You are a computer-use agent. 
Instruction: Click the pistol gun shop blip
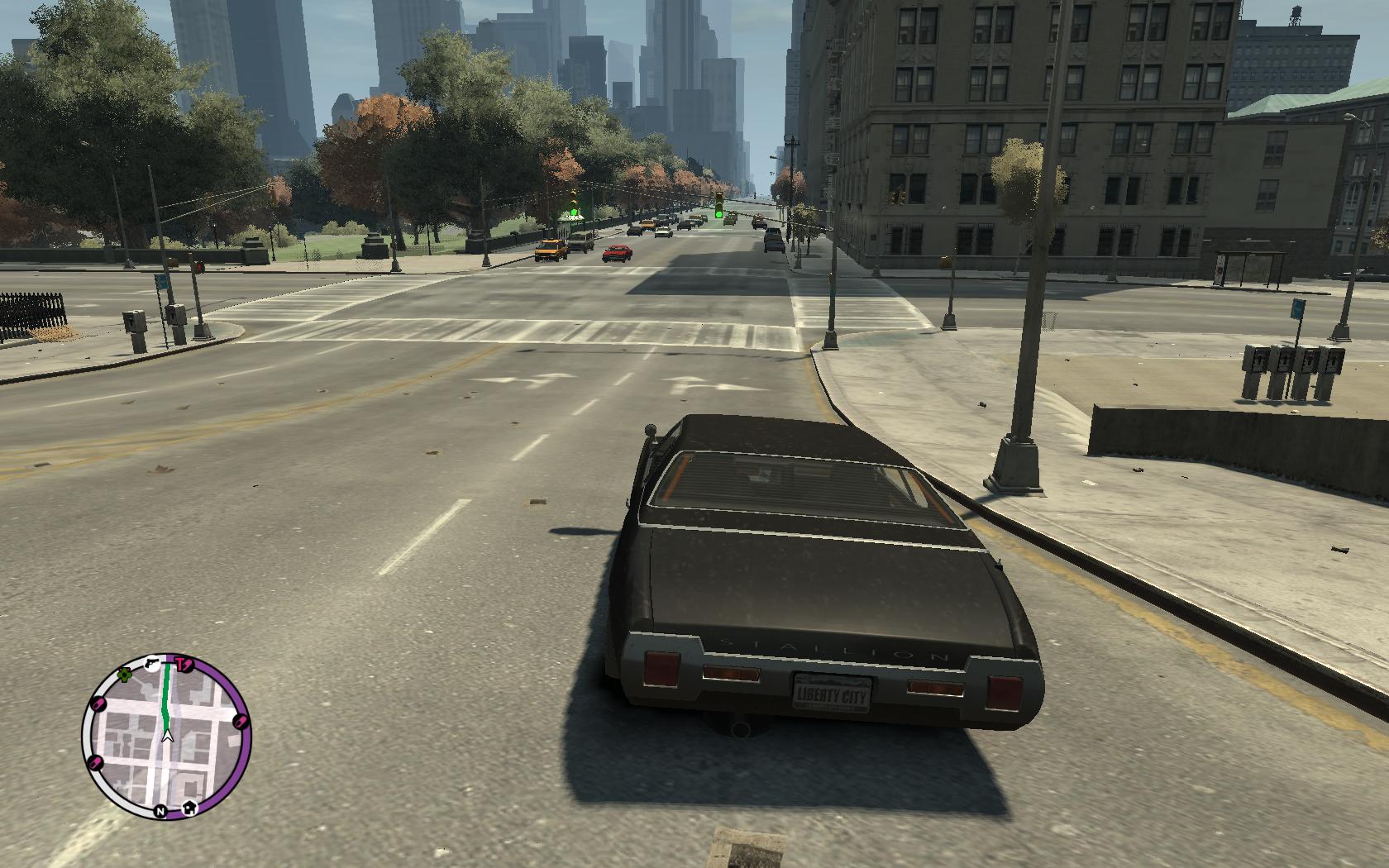tap(152, 662)
